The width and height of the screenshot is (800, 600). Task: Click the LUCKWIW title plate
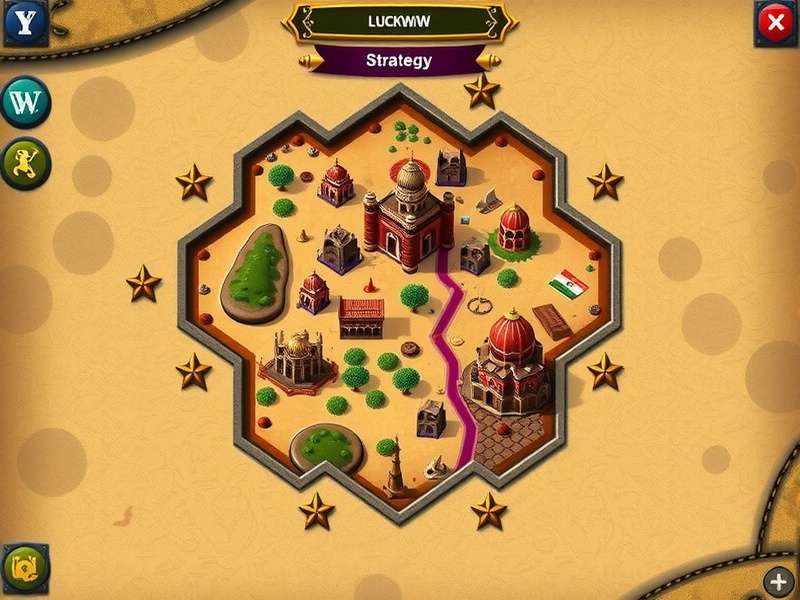pyautogui.click(x=399, y=19)
